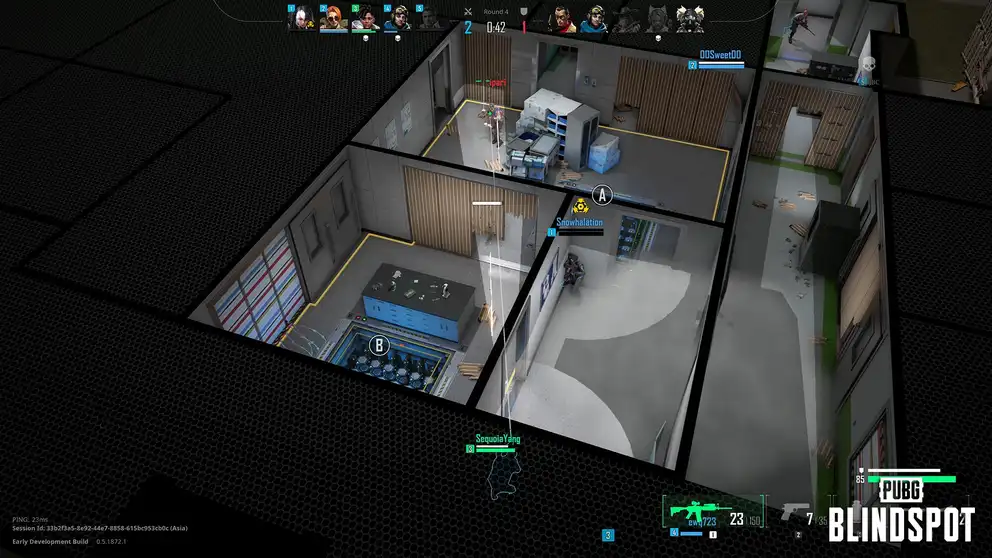The height and width of the screenshot is (558, 992).
Task: Click the site B objective marker
Action: coord(378,346)
